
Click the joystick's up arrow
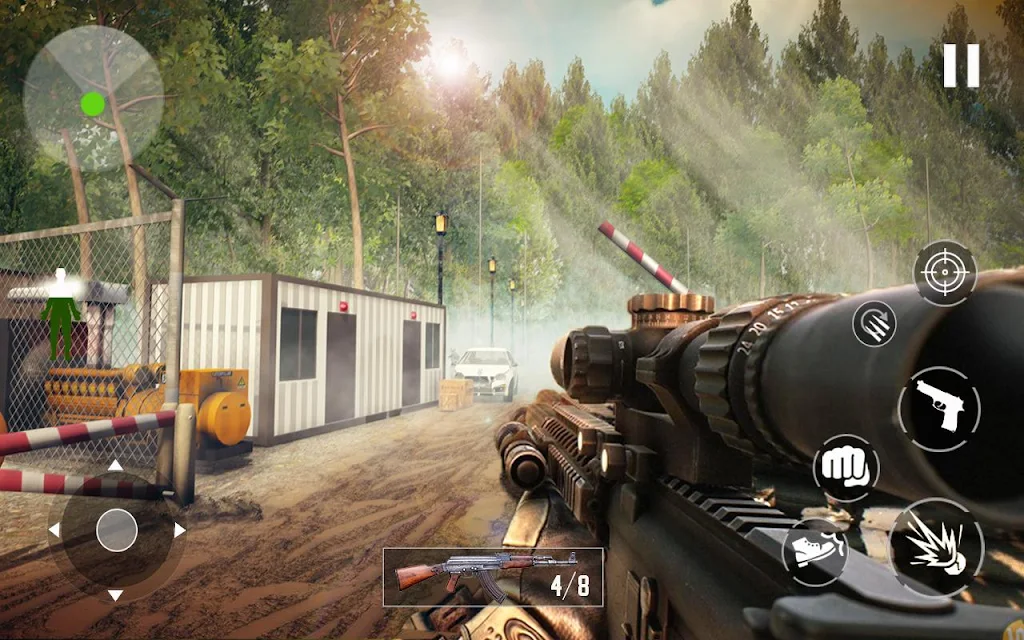[116, 465]
